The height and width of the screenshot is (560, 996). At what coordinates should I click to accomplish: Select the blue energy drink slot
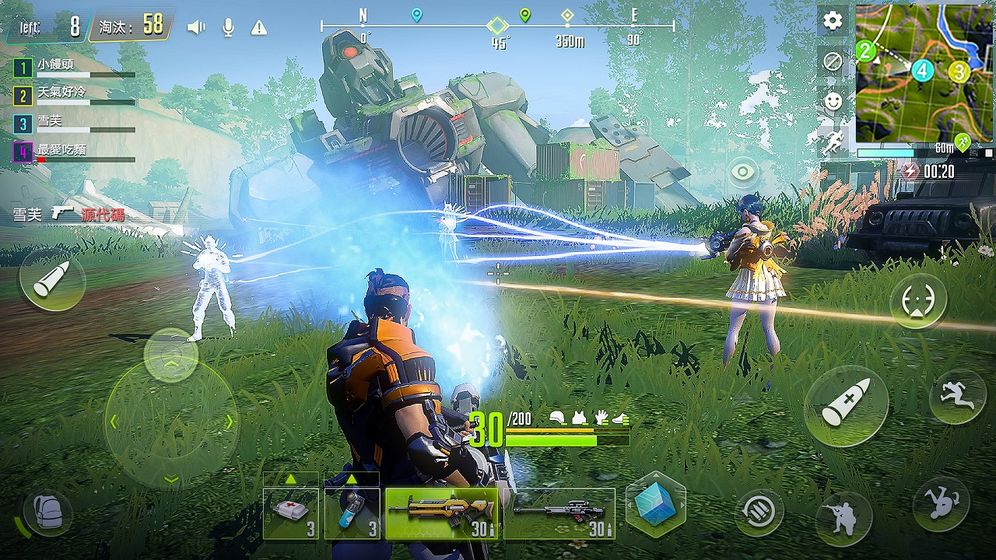pos(352,513)
